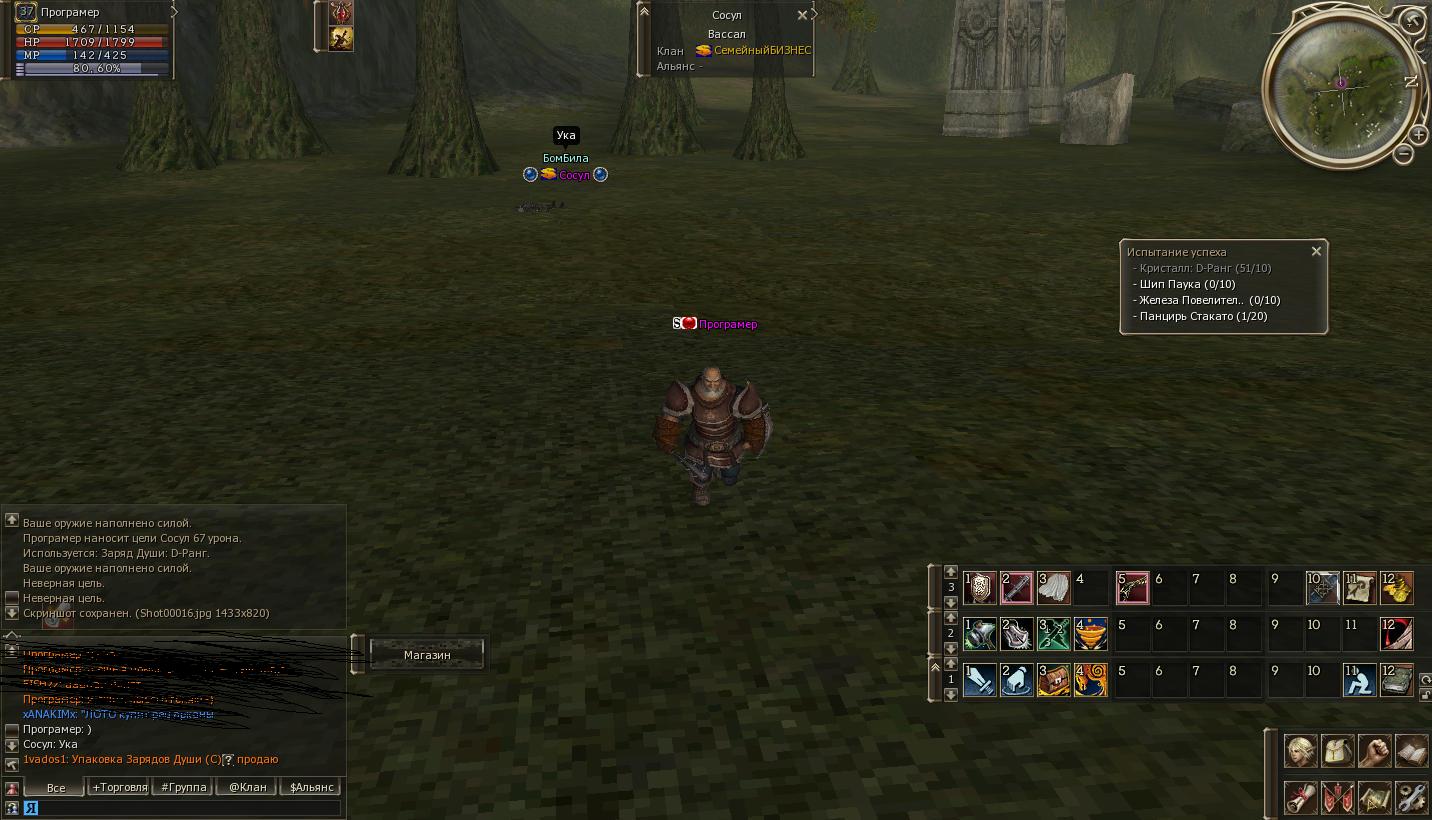The height and width of the screenshot is (820, 1432).
Task: Open the skills open book icon
Action: [x=1411, y=750]
